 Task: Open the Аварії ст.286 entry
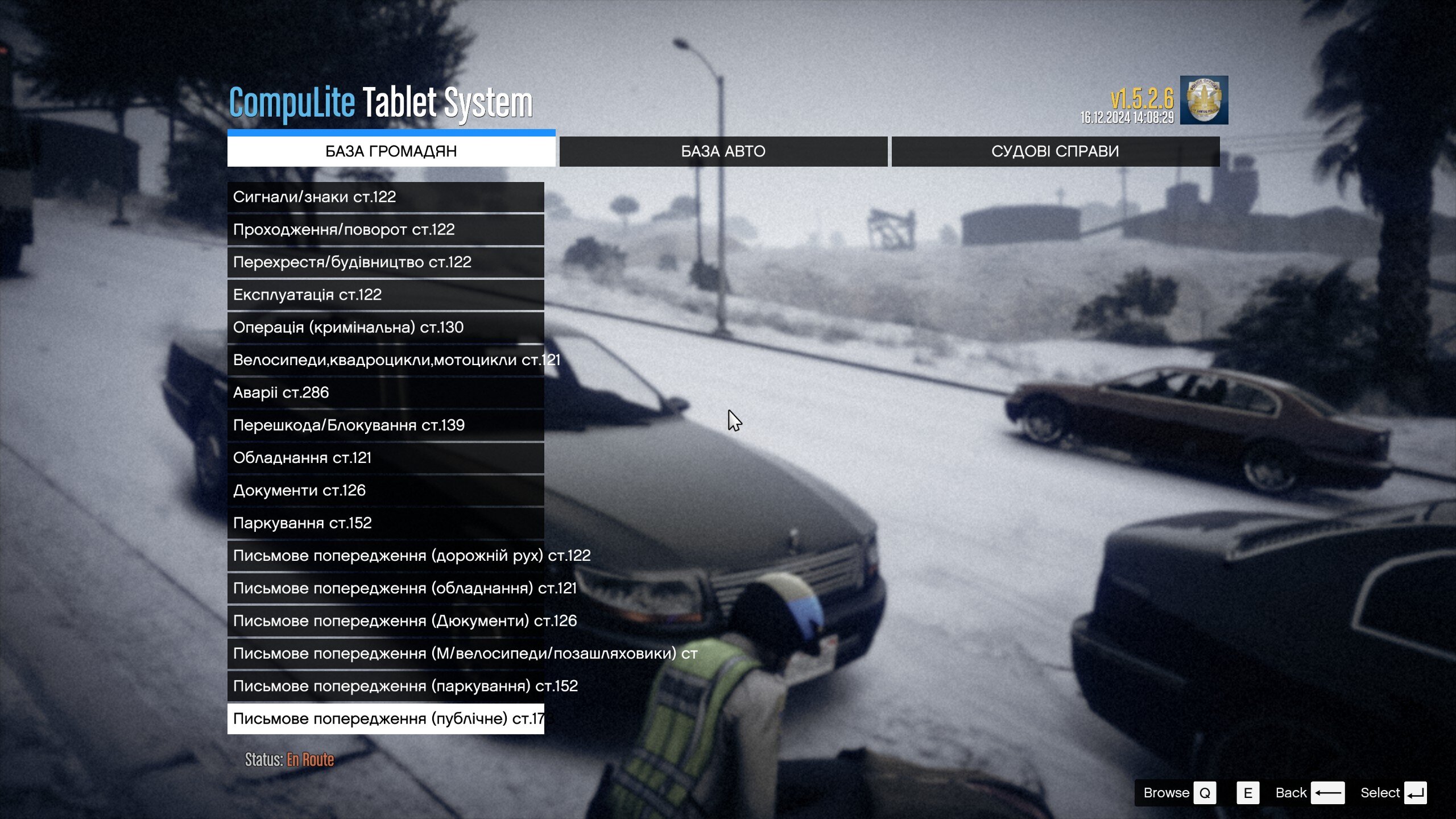pyautogui.click(x=386, y=392)
